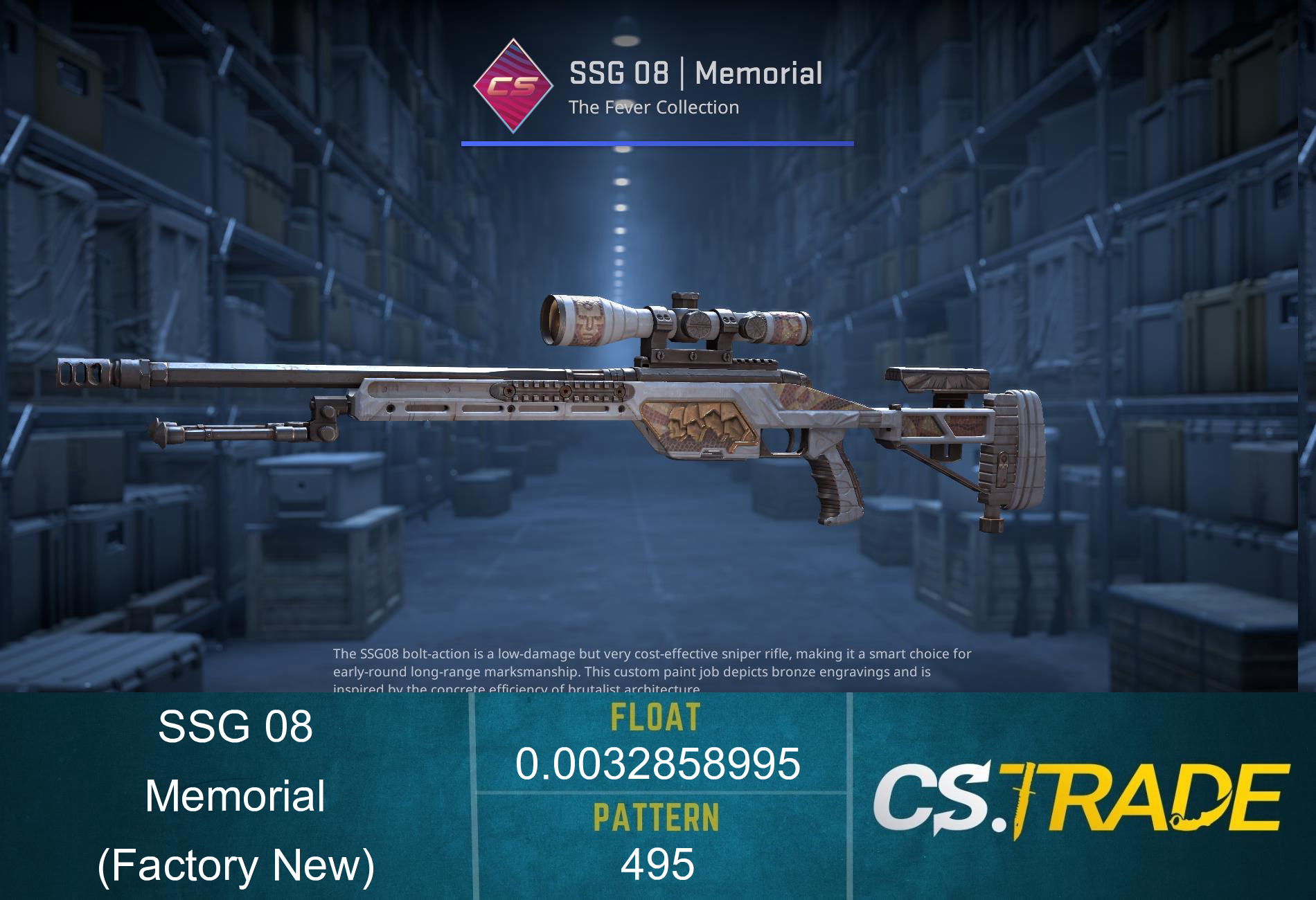Expand the Fever Collection details
1316x900 pixels.
pyautogui.click(x=655, y=107)
